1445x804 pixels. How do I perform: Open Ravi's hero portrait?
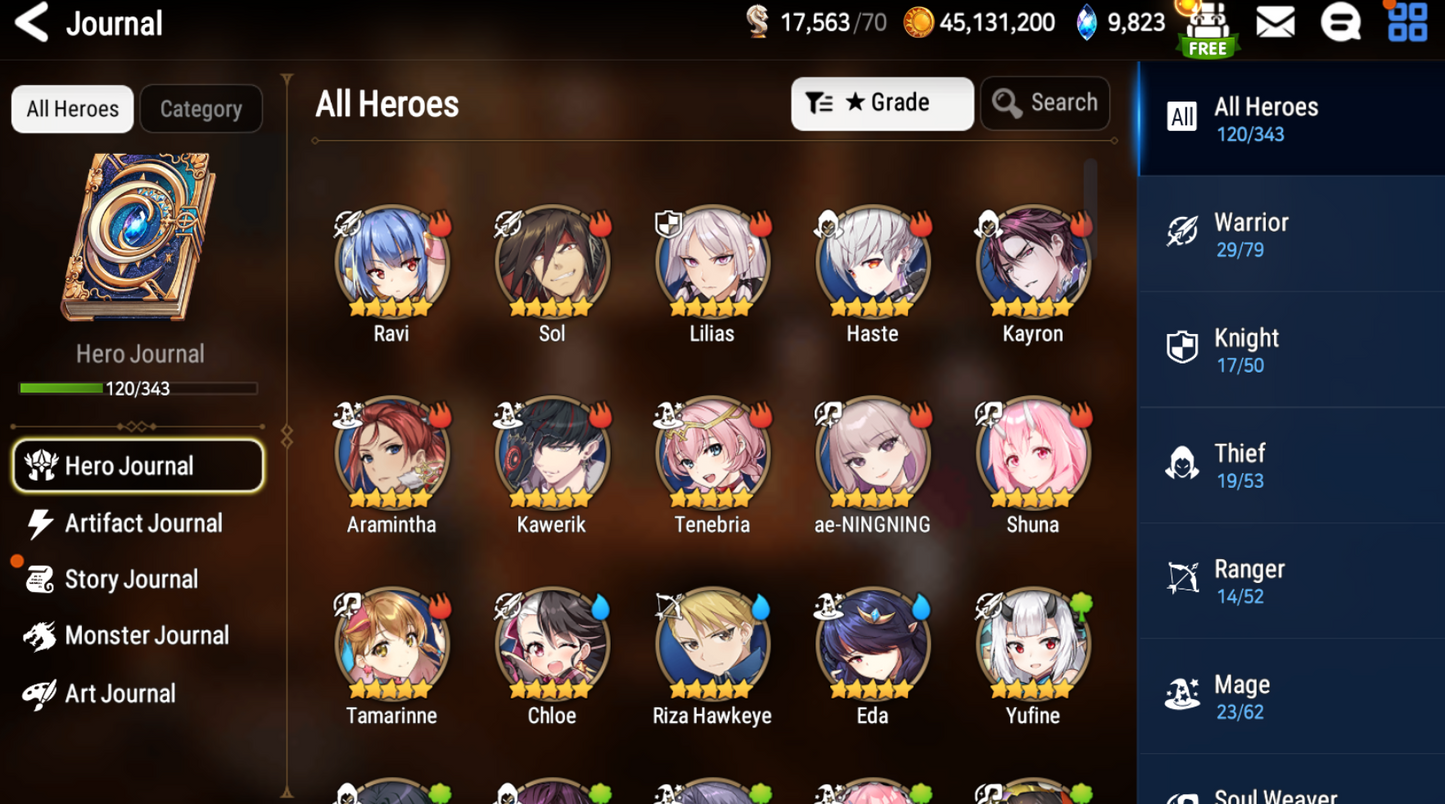[x=392, y=263]
